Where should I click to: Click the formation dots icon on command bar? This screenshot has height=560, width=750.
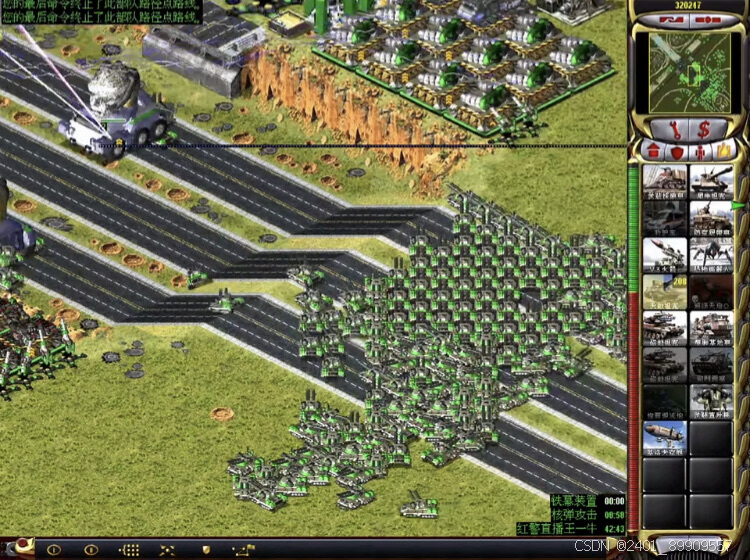129,549
